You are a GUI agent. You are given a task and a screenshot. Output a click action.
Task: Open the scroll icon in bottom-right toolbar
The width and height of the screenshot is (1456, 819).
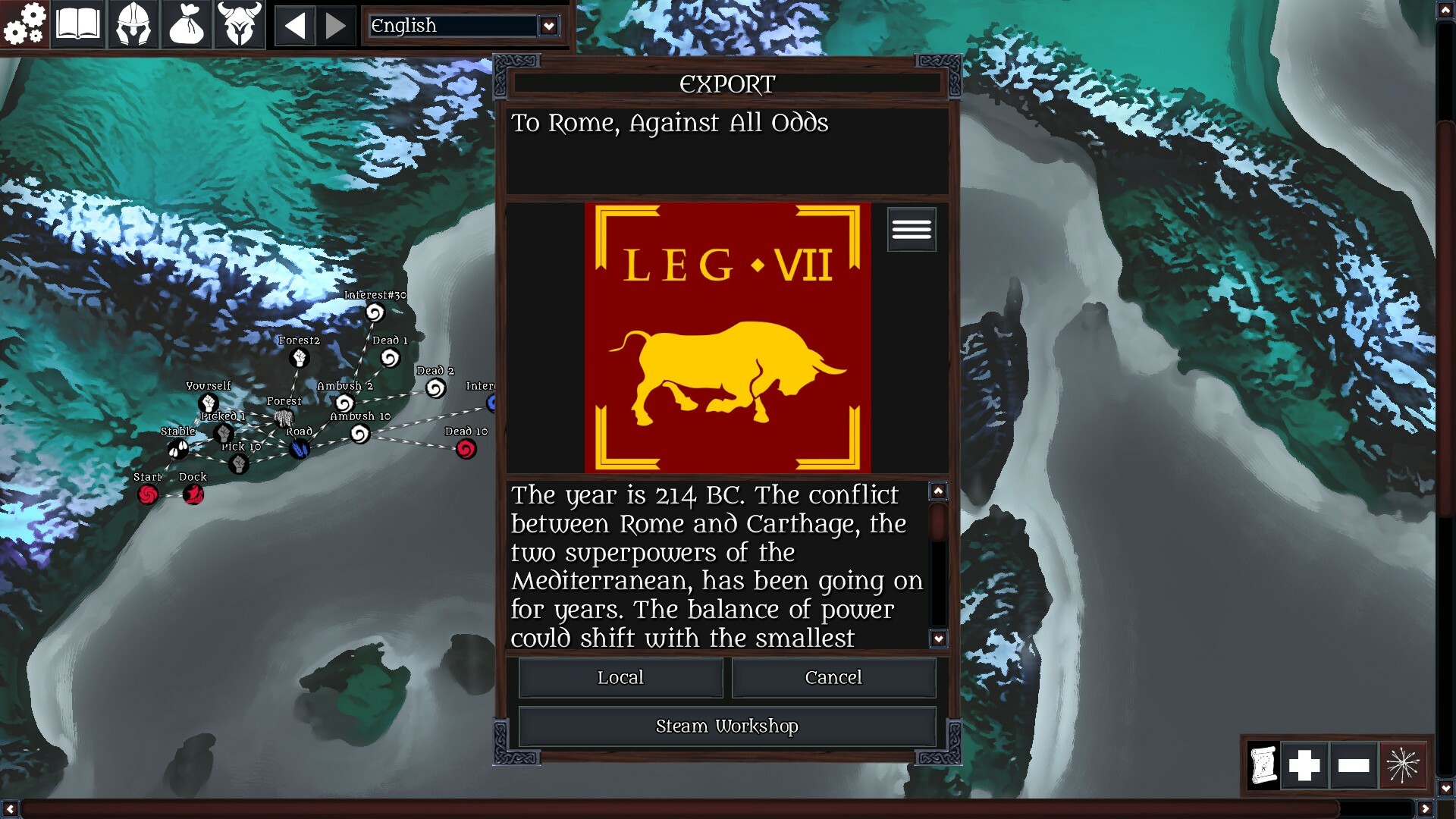[x=1262, y=765]
